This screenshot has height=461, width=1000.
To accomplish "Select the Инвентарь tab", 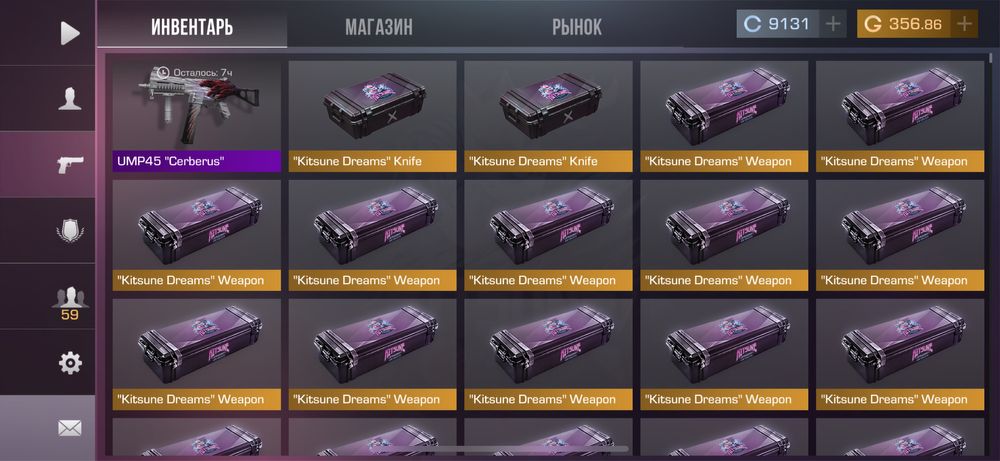I will [x=192, y=26].
